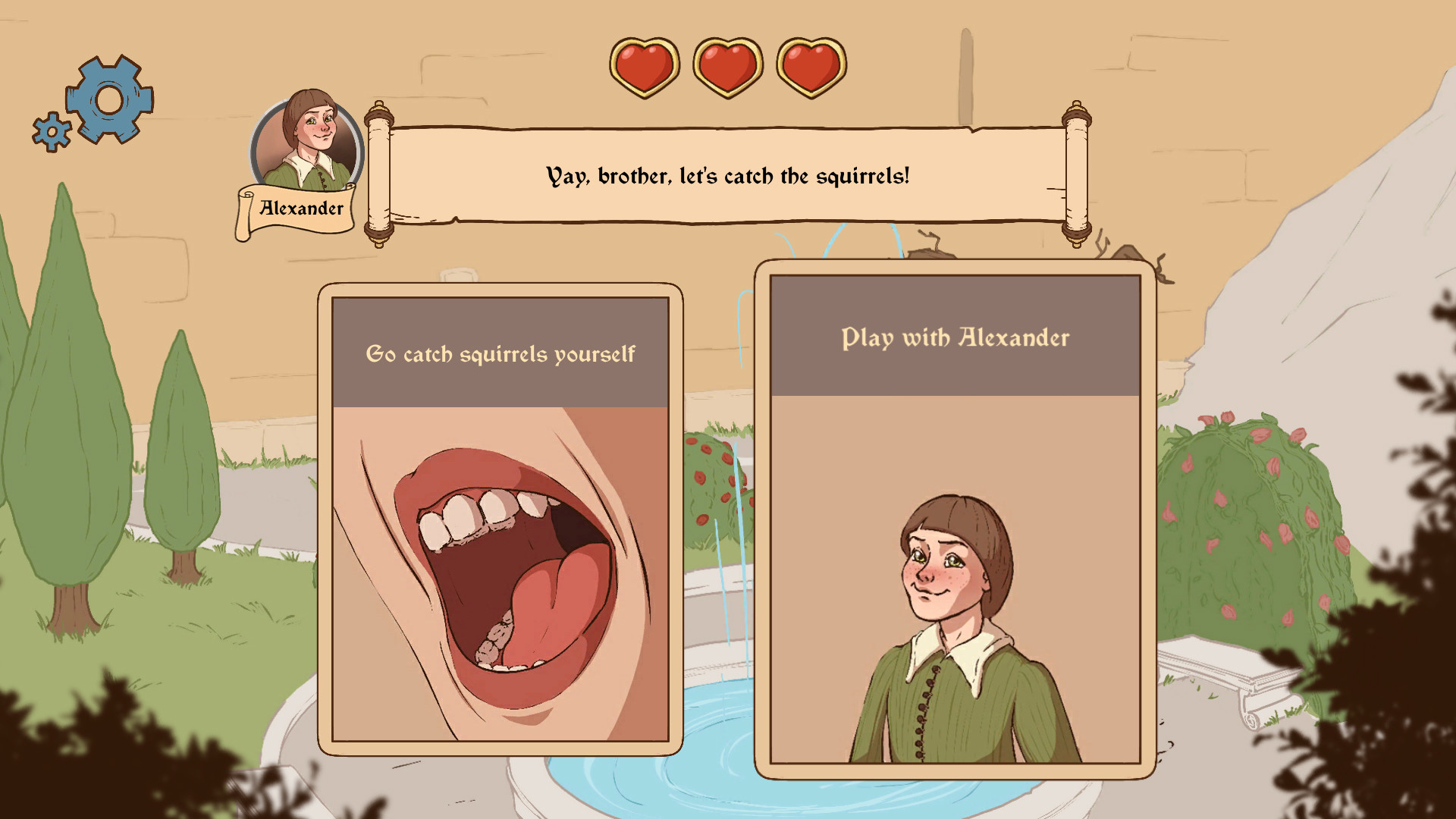Click the dialogue text about catching squirrels
This screenshot has width=1456, height=819.
pos(726,175)
